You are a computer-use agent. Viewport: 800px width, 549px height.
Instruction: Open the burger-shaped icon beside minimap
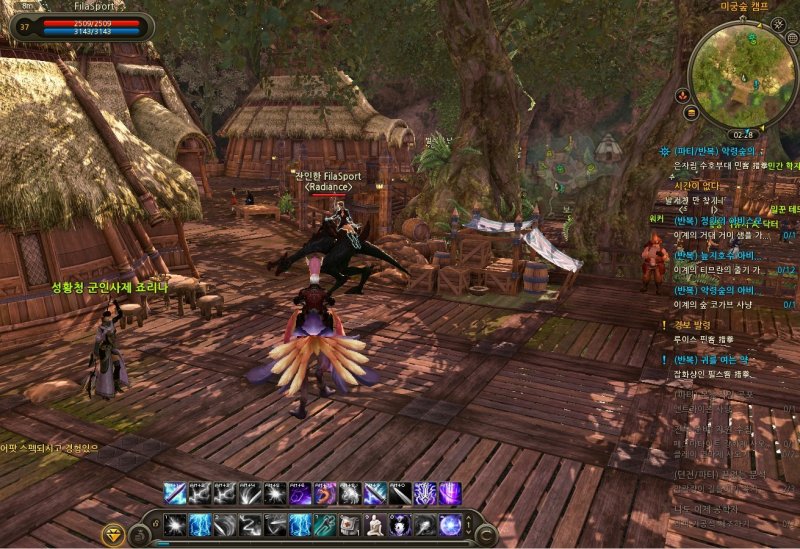coord(691,112)
